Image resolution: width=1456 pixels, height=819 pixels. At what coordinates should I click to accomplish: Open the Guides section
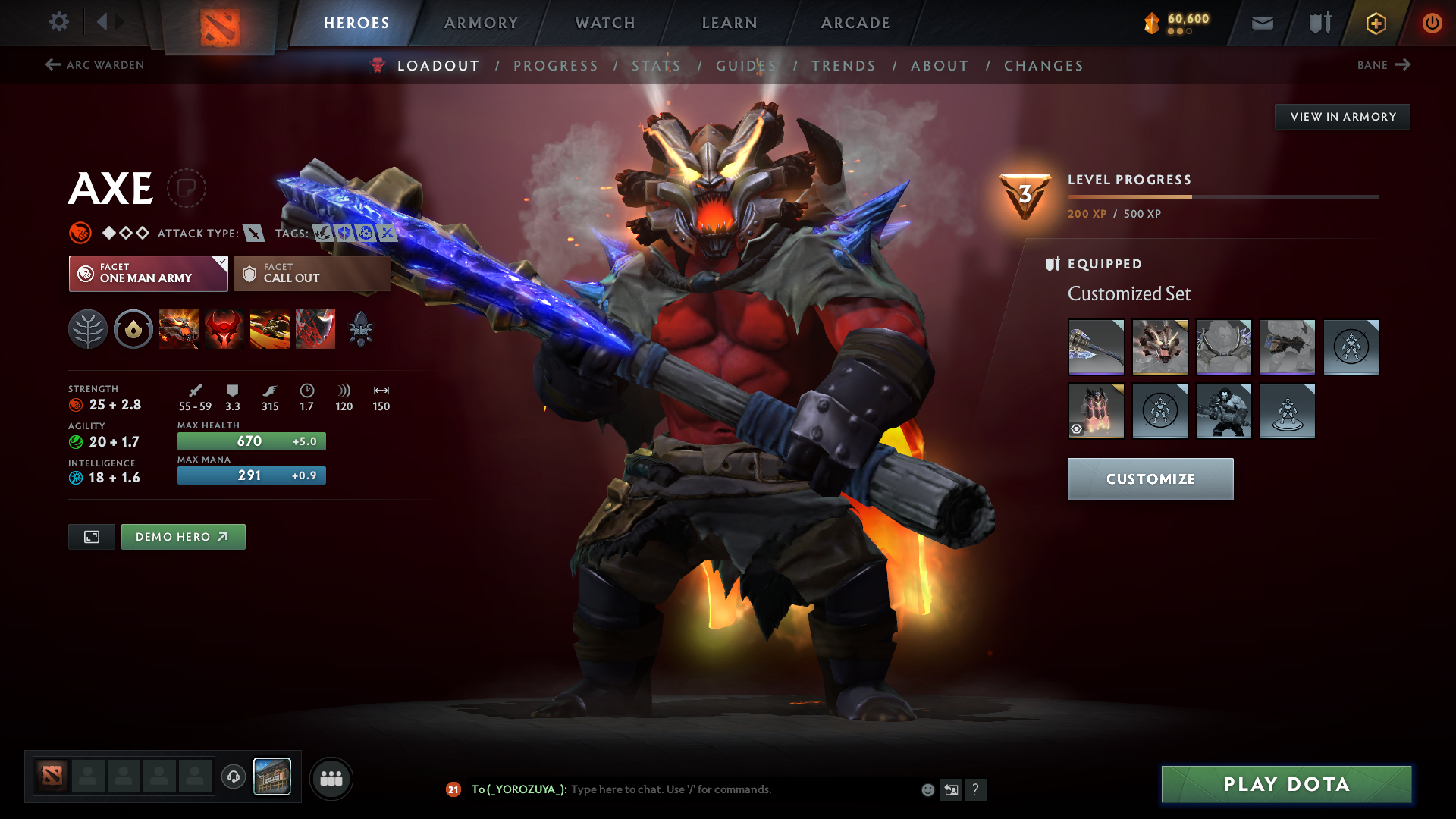(746, 66)
